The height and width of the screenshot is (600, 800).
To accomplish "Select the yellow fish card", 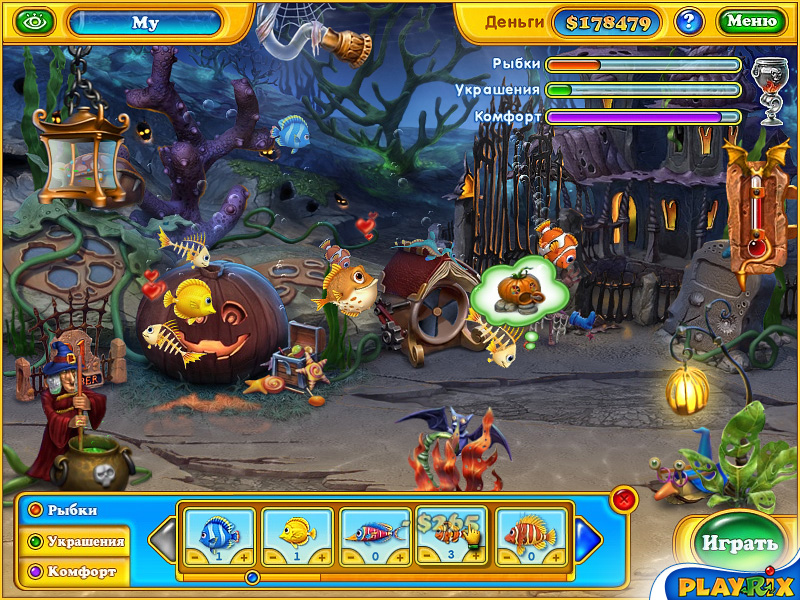I will (x=297, y=533).
